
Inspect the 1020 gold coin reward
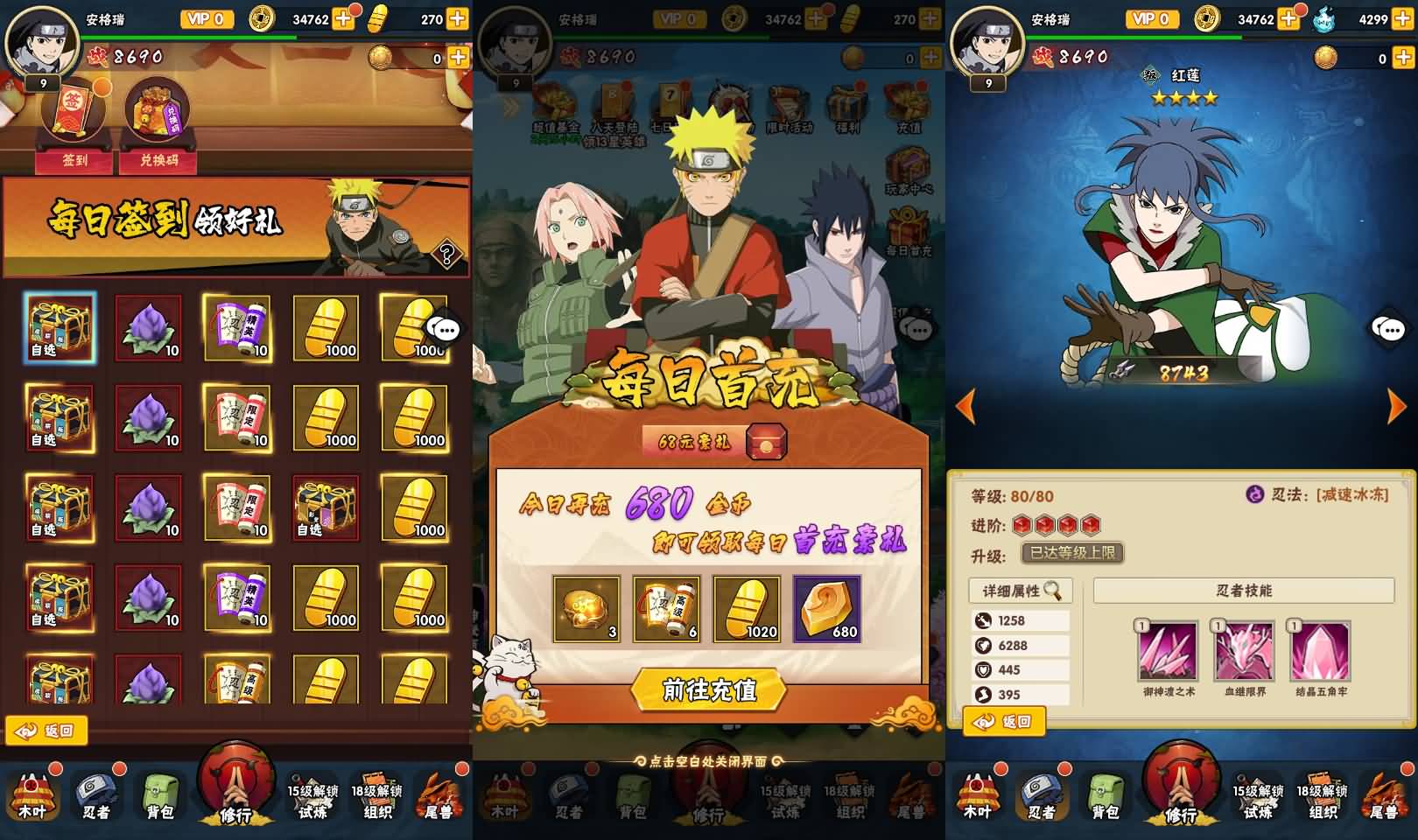[x=747, y=608]
